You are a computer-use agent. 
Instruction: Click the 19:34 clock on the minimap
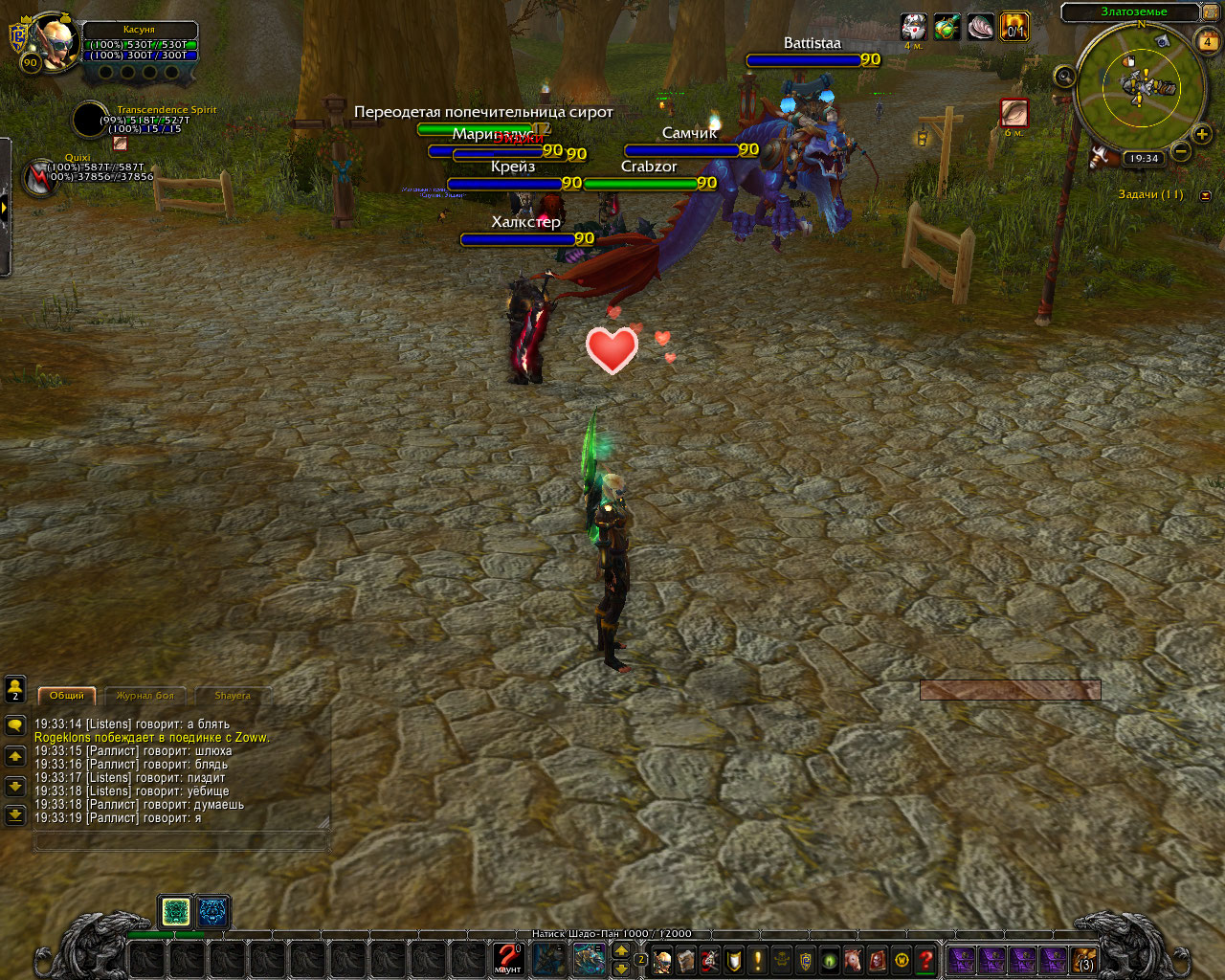1143,159
